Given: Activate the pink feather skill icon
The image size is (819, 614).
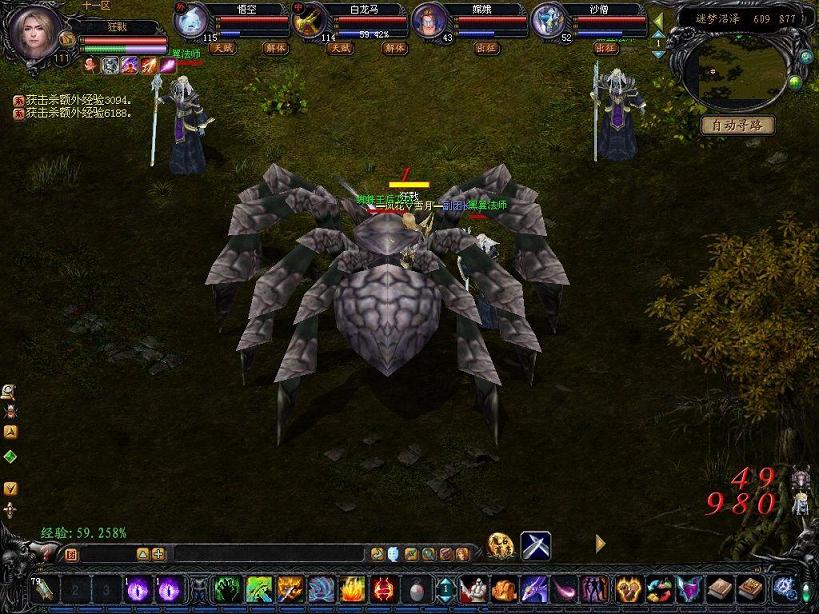Looking at the screenshot, I should (566, 588).
